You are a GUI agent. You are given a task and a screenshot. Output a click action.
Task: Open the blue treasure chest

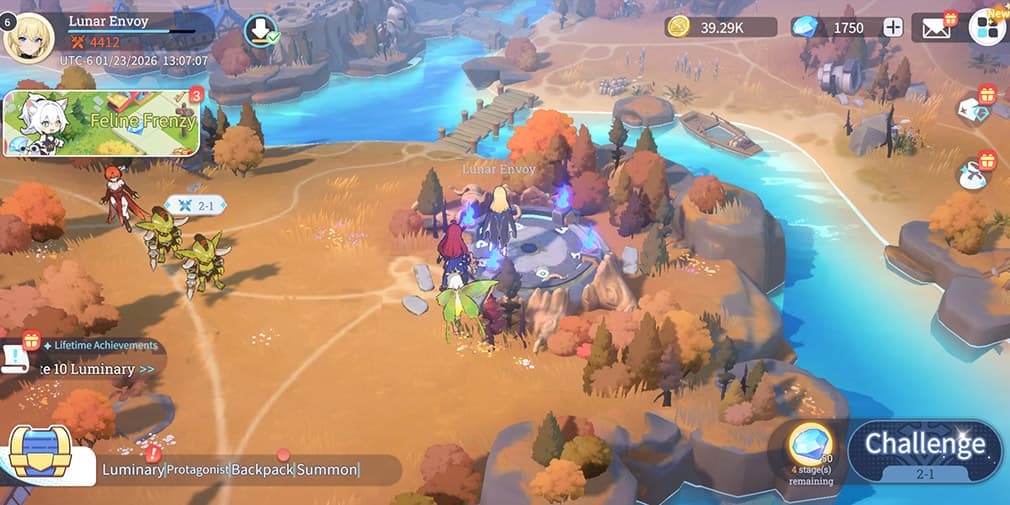pos(41,453)
